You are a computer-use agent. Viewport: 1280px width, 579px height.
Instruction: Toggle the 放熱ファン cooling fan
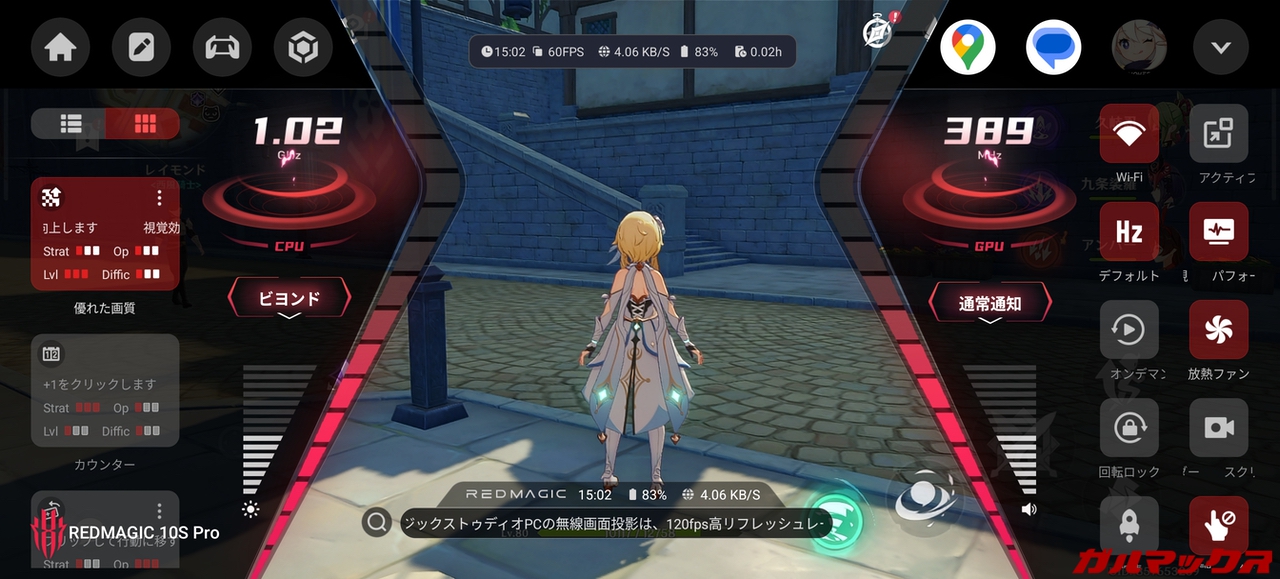click(x=1218, y=330)
